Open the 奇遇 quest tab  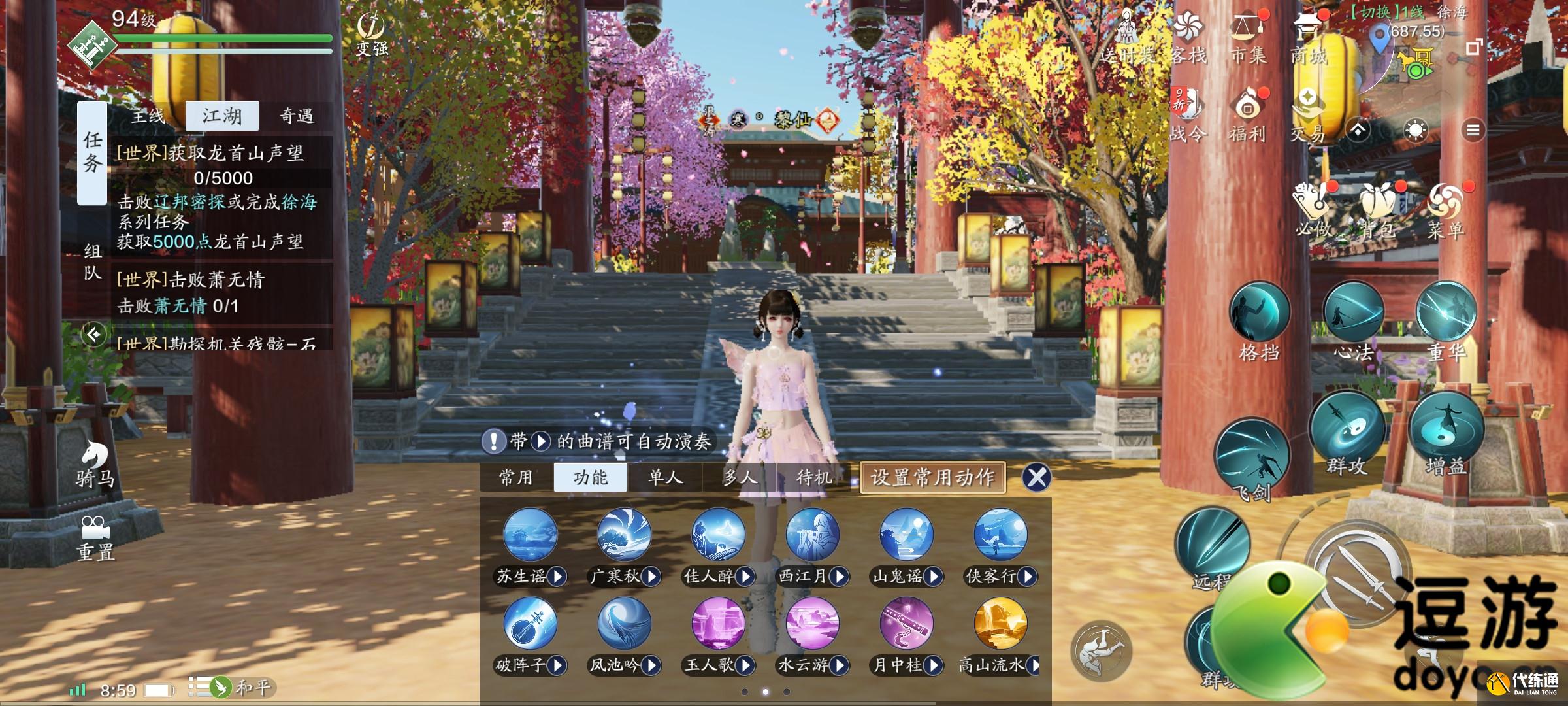[x=297, y=116]
